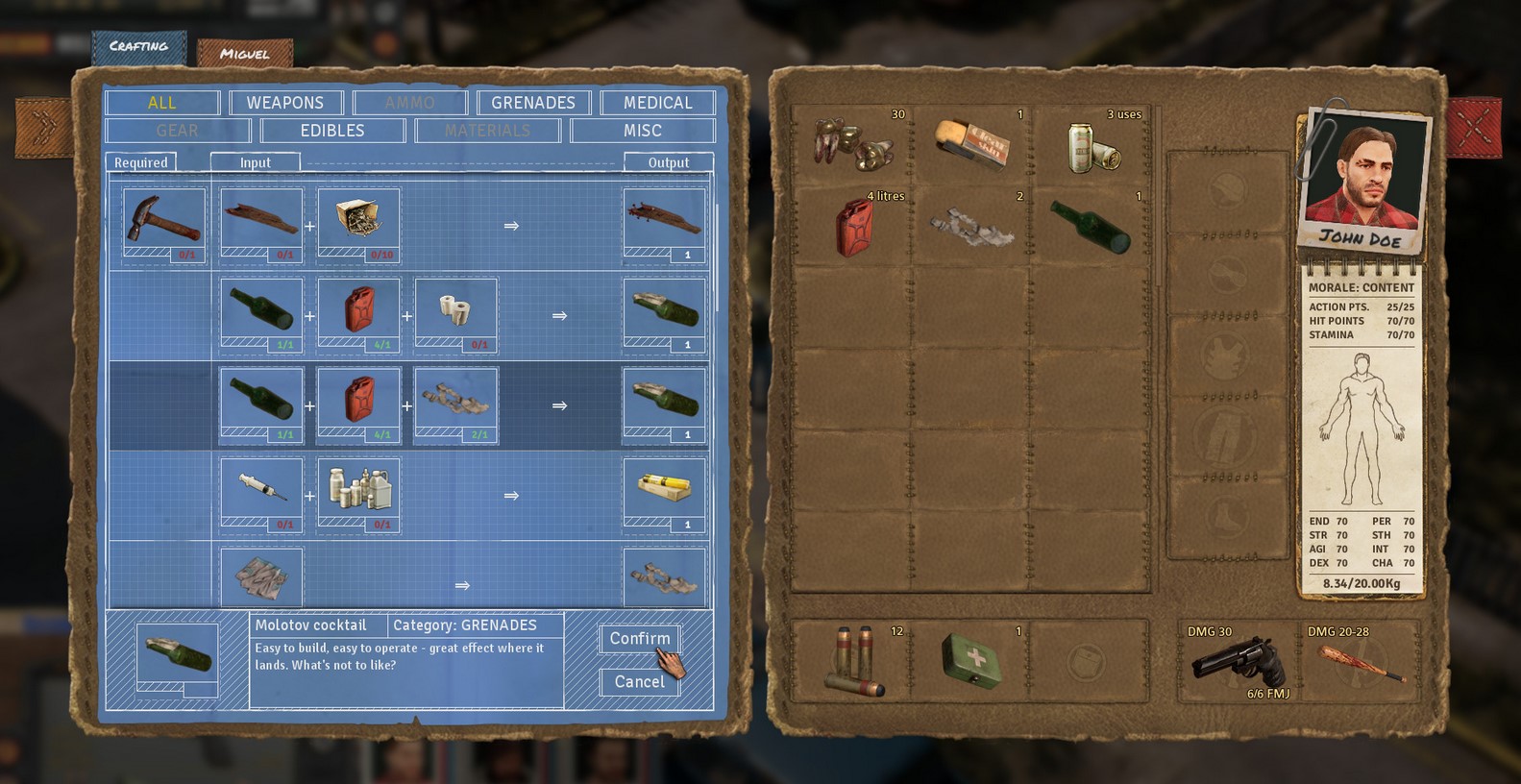Use the green first aid kit slot
The height and width of the screenshot is (784, 1521).
[969, 662]
